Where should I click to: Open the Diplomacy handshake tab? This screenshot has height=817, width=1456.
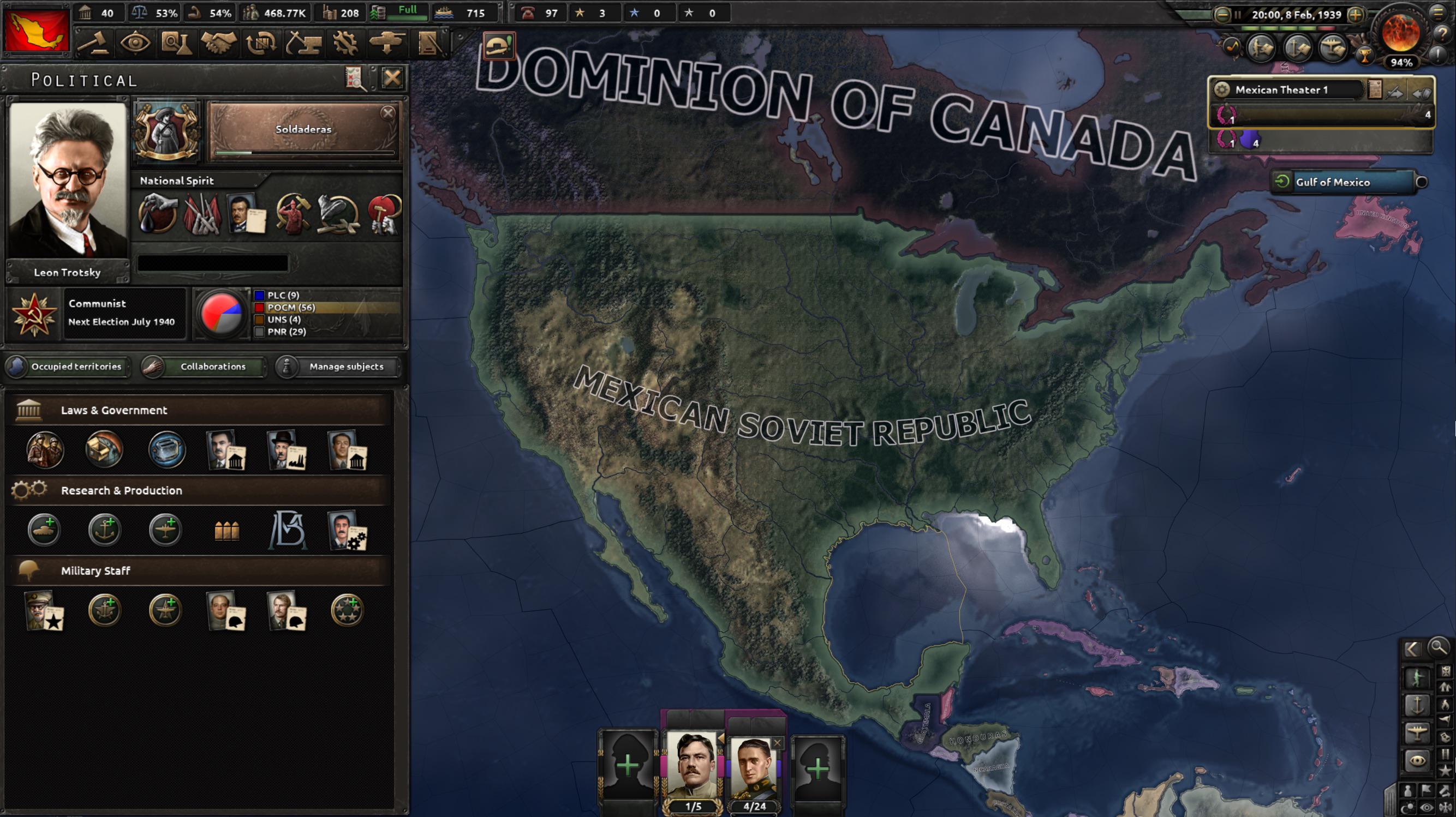[x=218, y=44]
